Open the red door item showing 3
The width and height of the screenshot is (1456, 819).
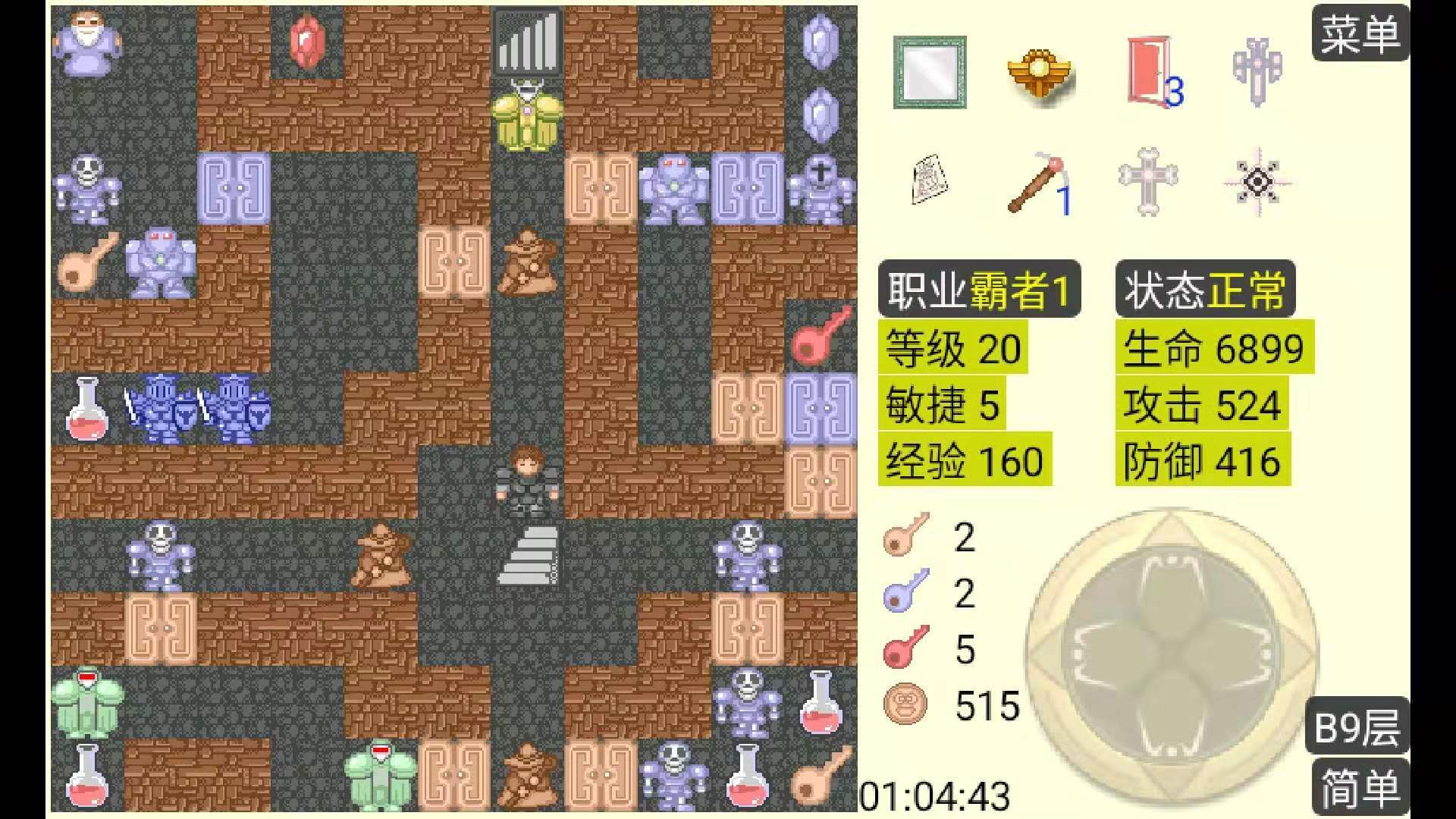pyautogui.click(x=1150, y=72)
